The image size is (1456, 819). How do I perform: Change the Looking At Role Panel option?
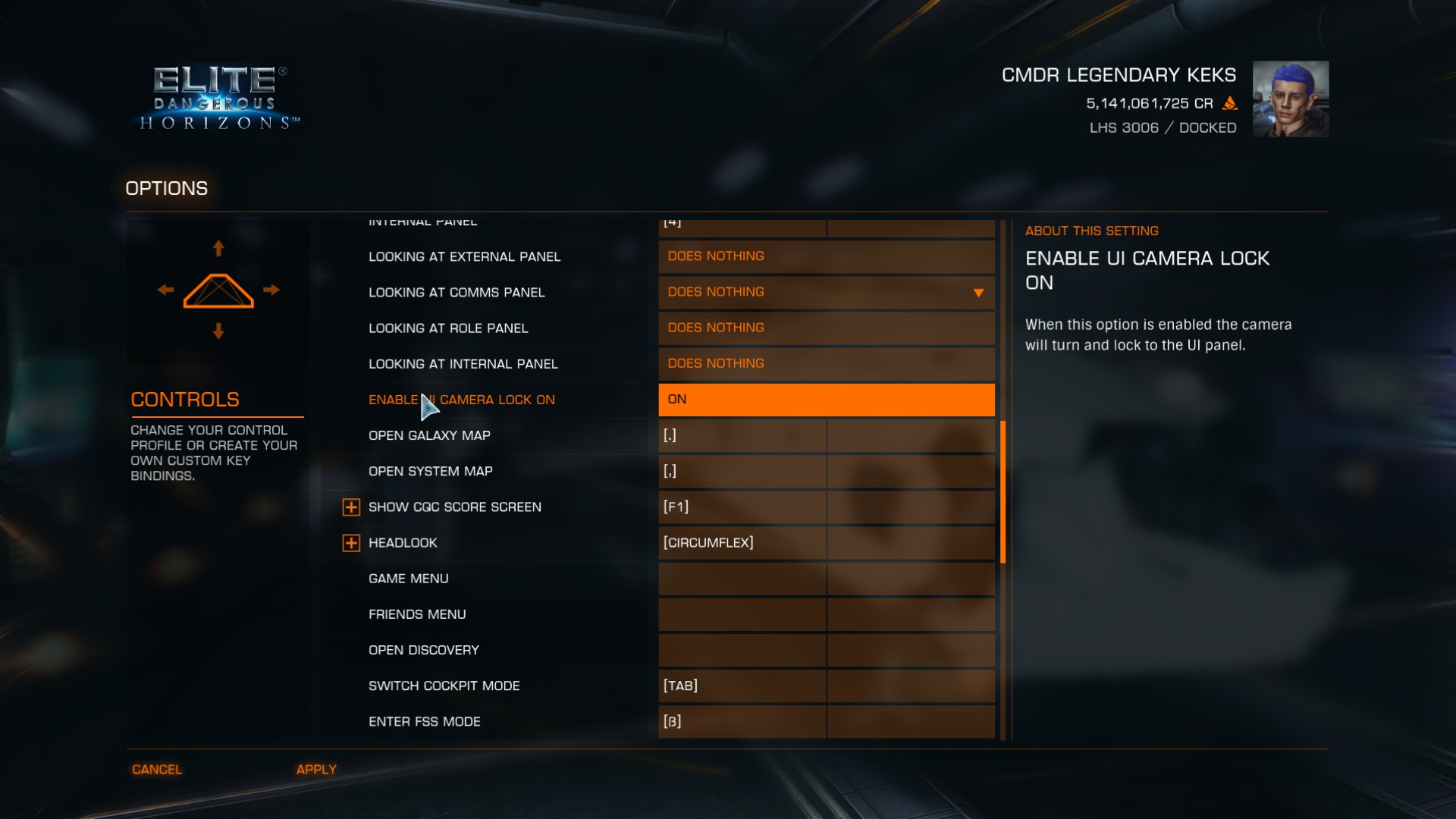point(826,328)
